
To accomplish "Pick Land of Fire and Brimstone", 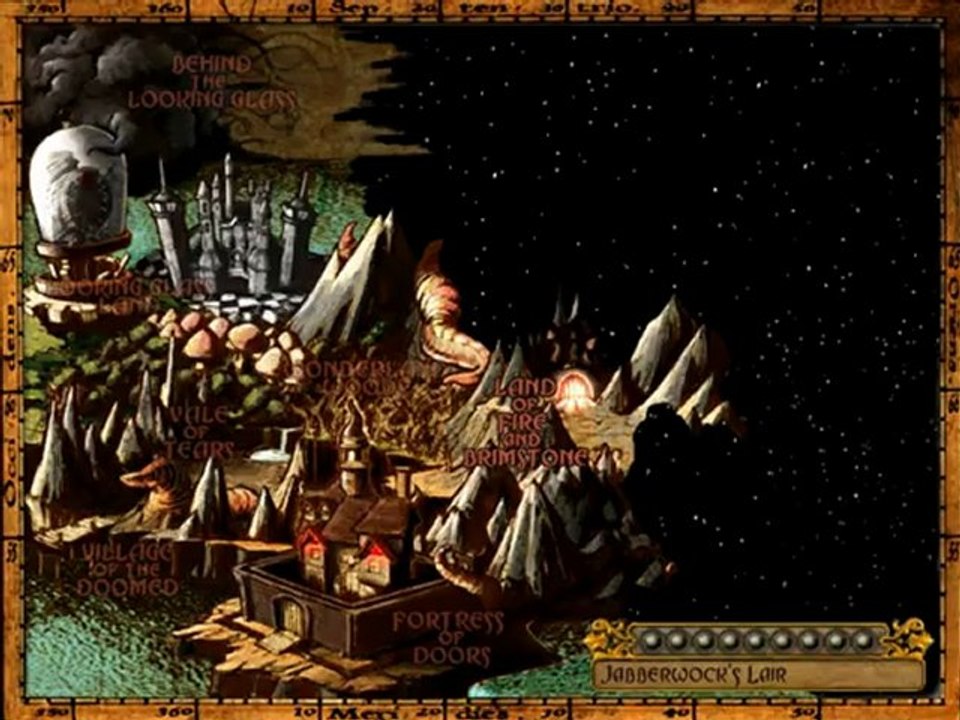I will (526, 420).
